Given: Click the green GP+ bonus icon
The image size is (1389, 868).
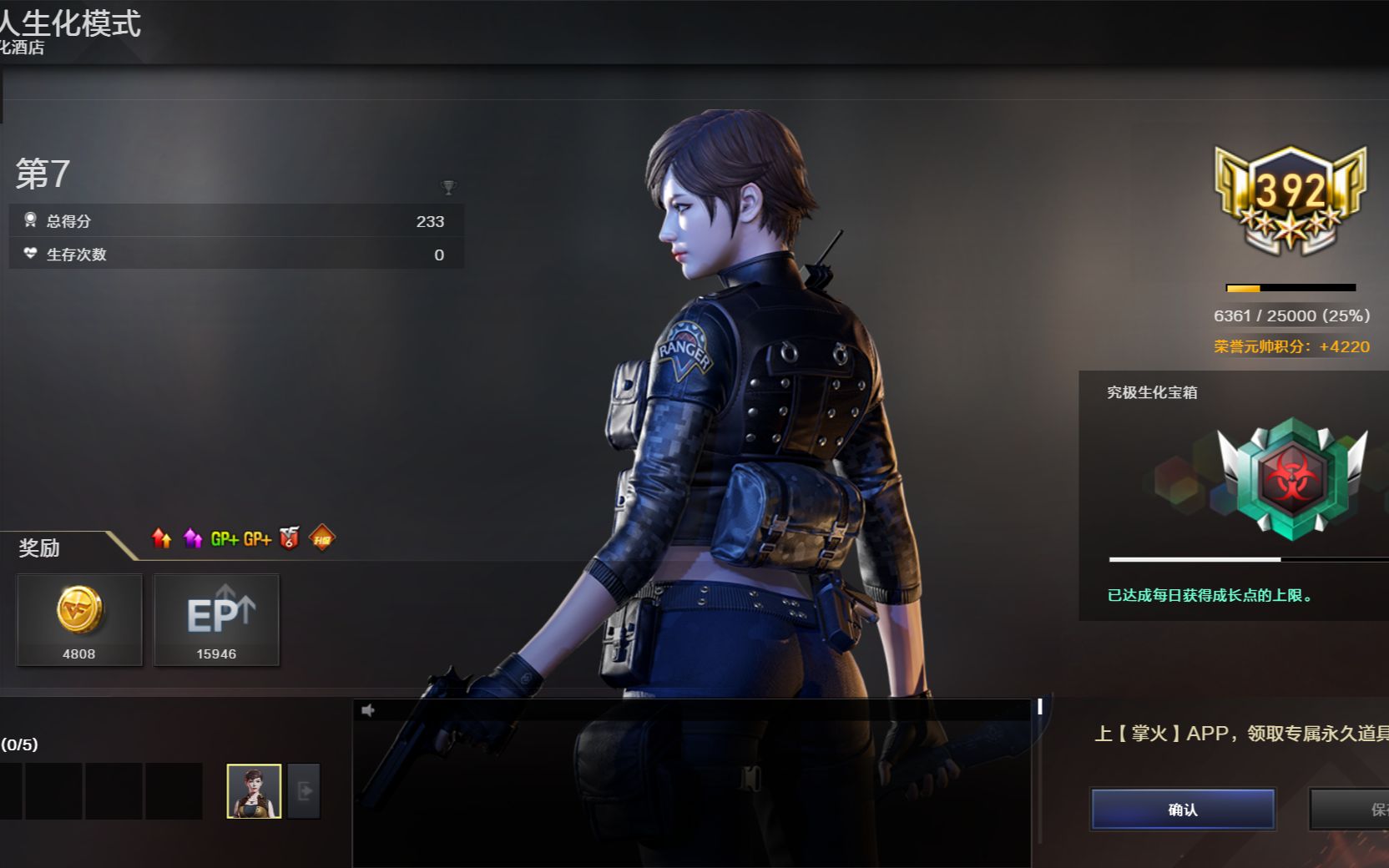Looking at the screenshot, I should click(225, 539).
